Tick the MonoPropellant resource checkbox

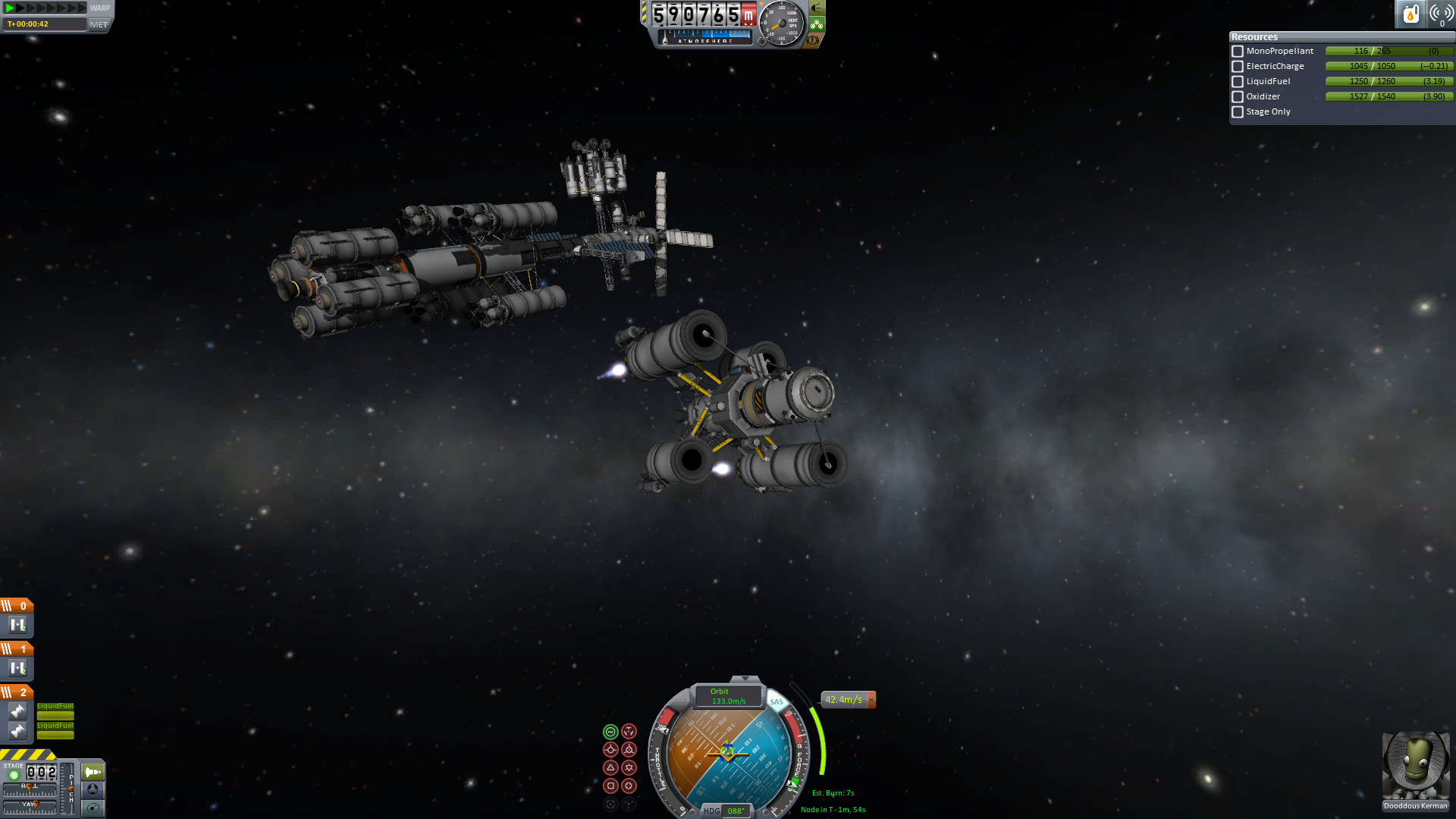pos(1238,52)
